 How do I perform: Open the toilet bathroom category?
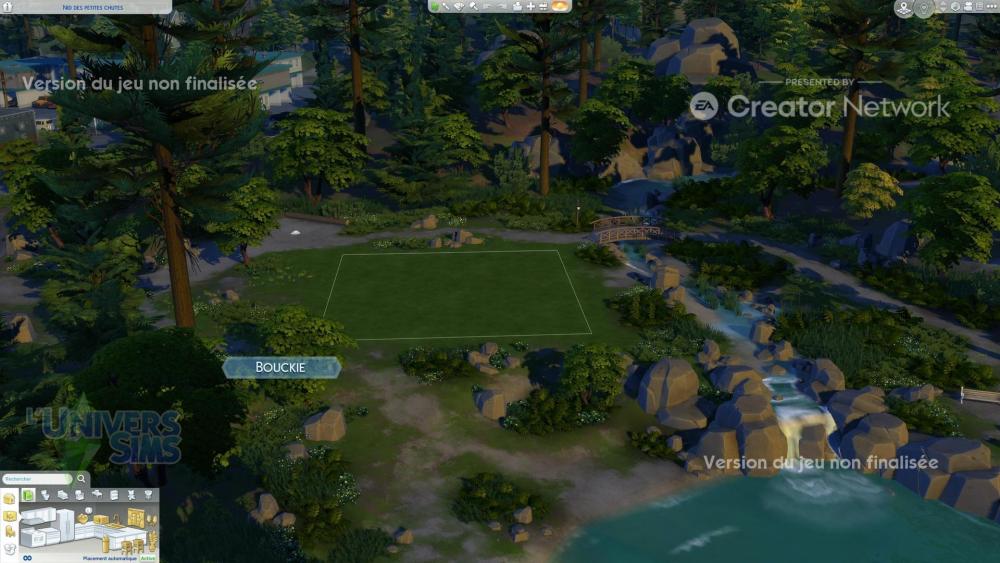click(45, 495)
